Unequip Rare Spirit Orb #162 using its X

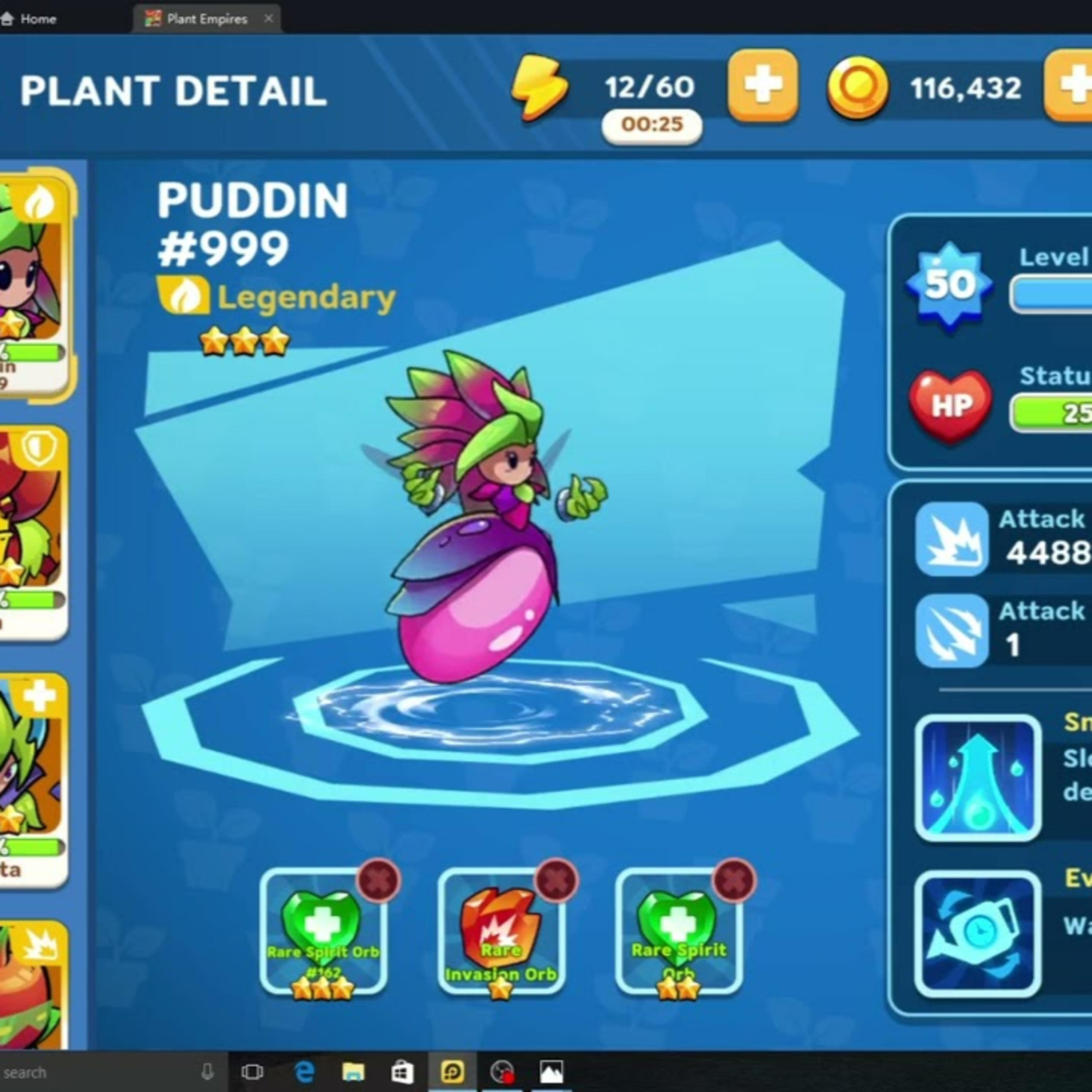tap(379, 880)
